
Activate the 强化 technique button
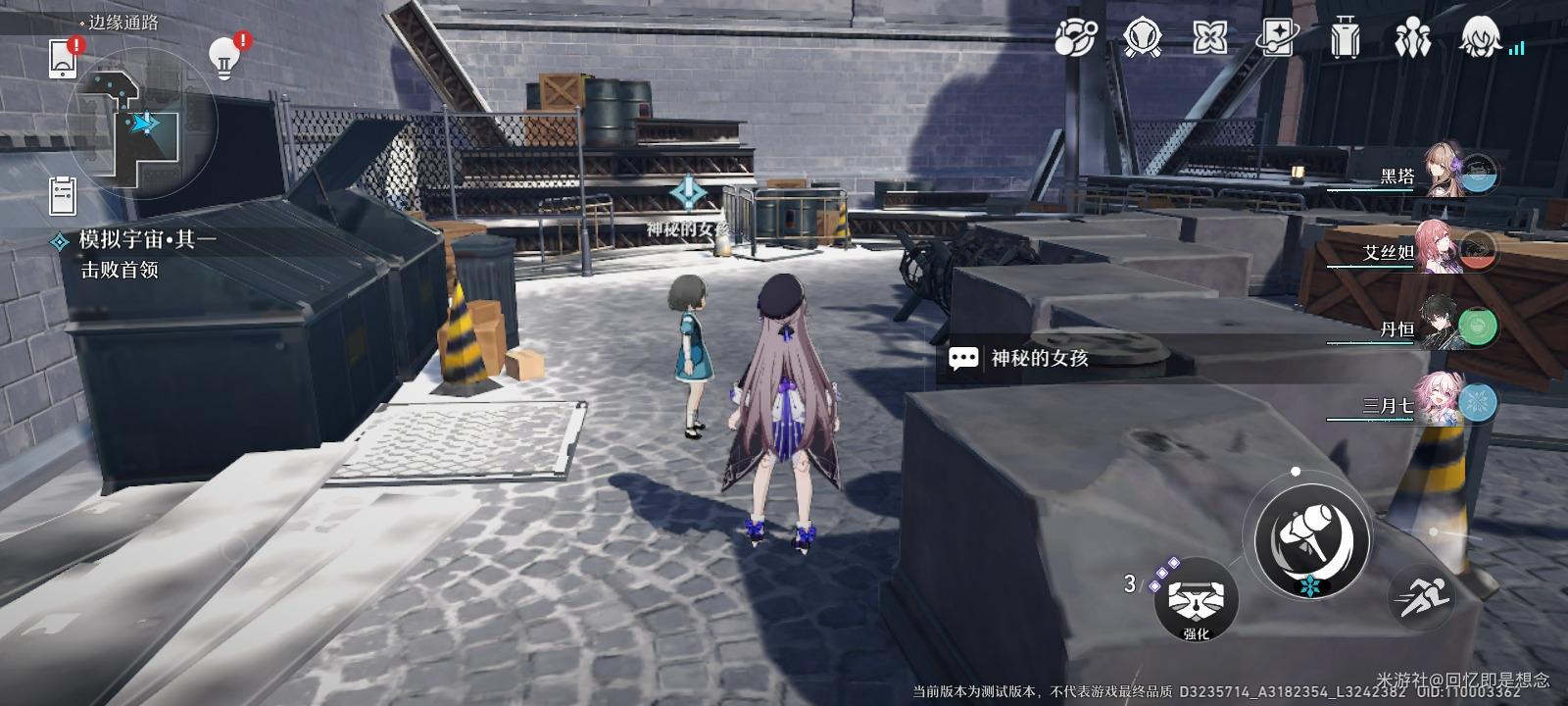tap(1196, 600)
